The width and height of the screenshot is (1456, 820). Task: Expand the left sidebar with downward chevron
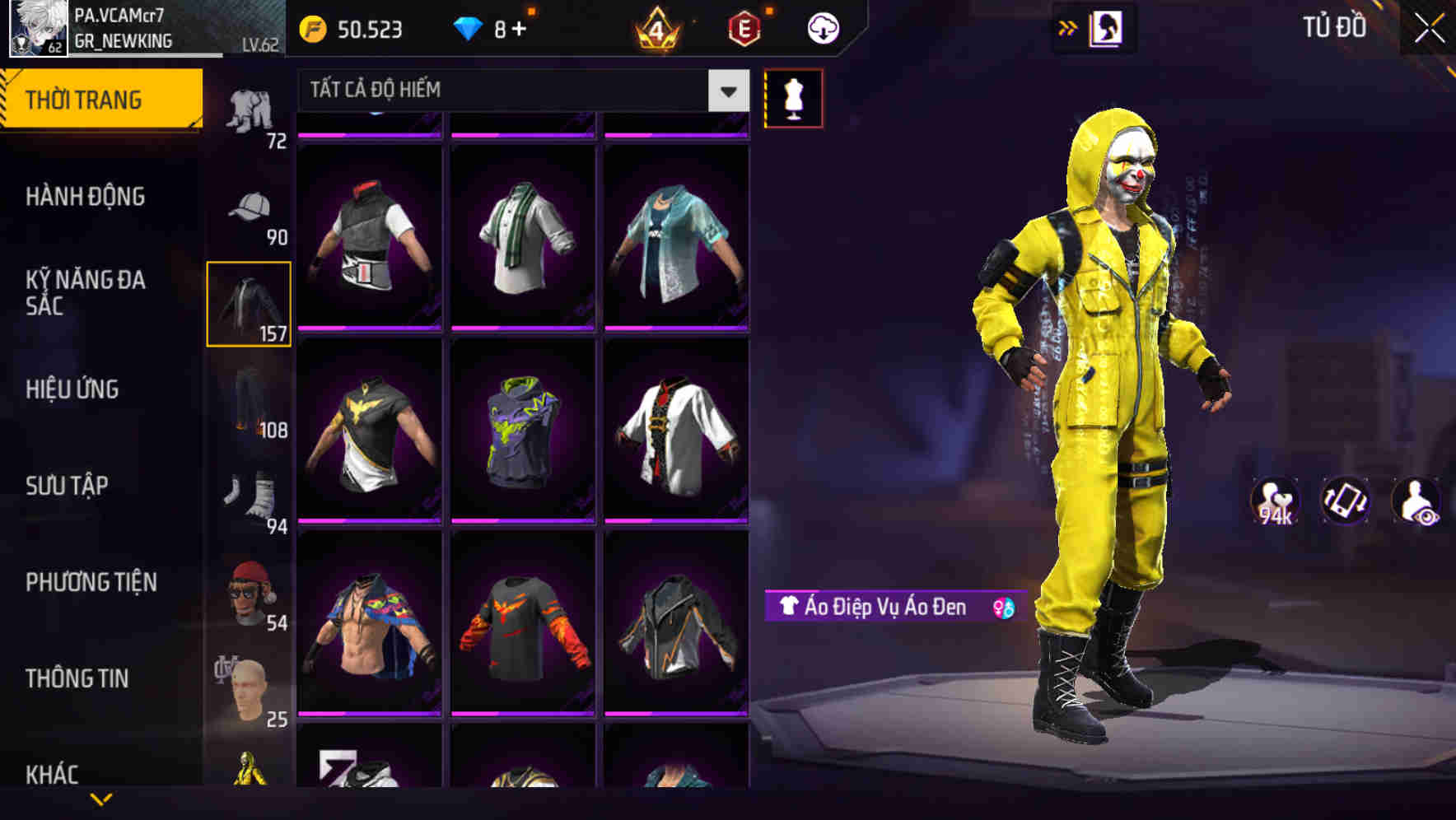click(x=100, y=800)
